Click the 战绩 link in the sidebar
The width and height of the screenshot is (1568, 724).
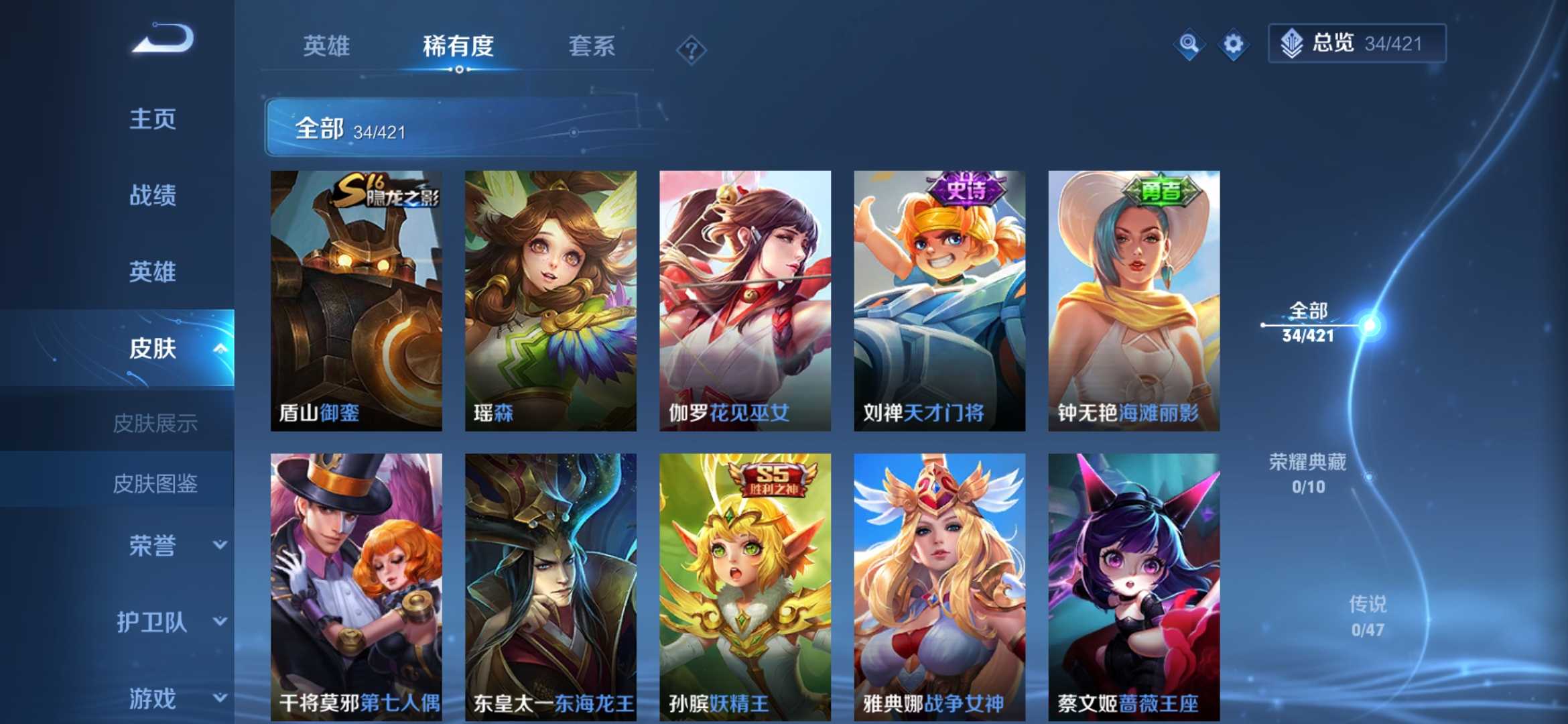[153, 196]
